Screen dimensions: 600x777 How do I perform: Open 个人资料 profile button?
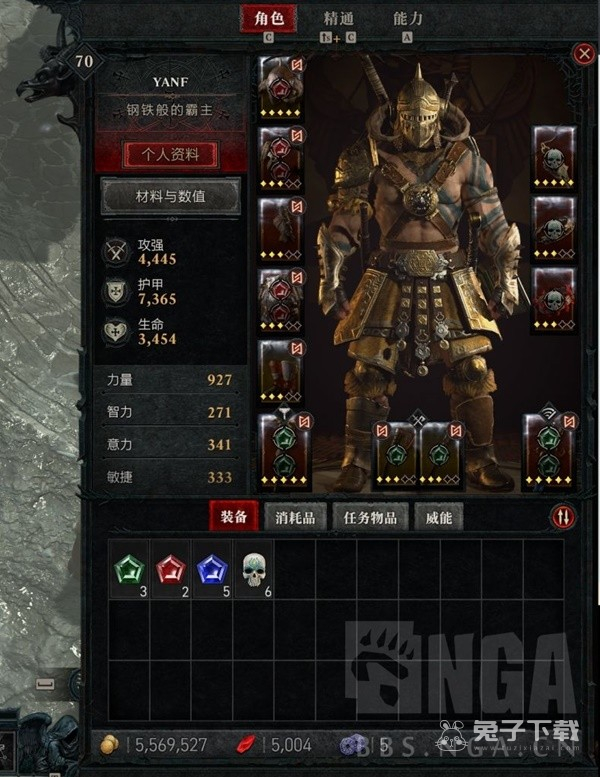(170, 155)
